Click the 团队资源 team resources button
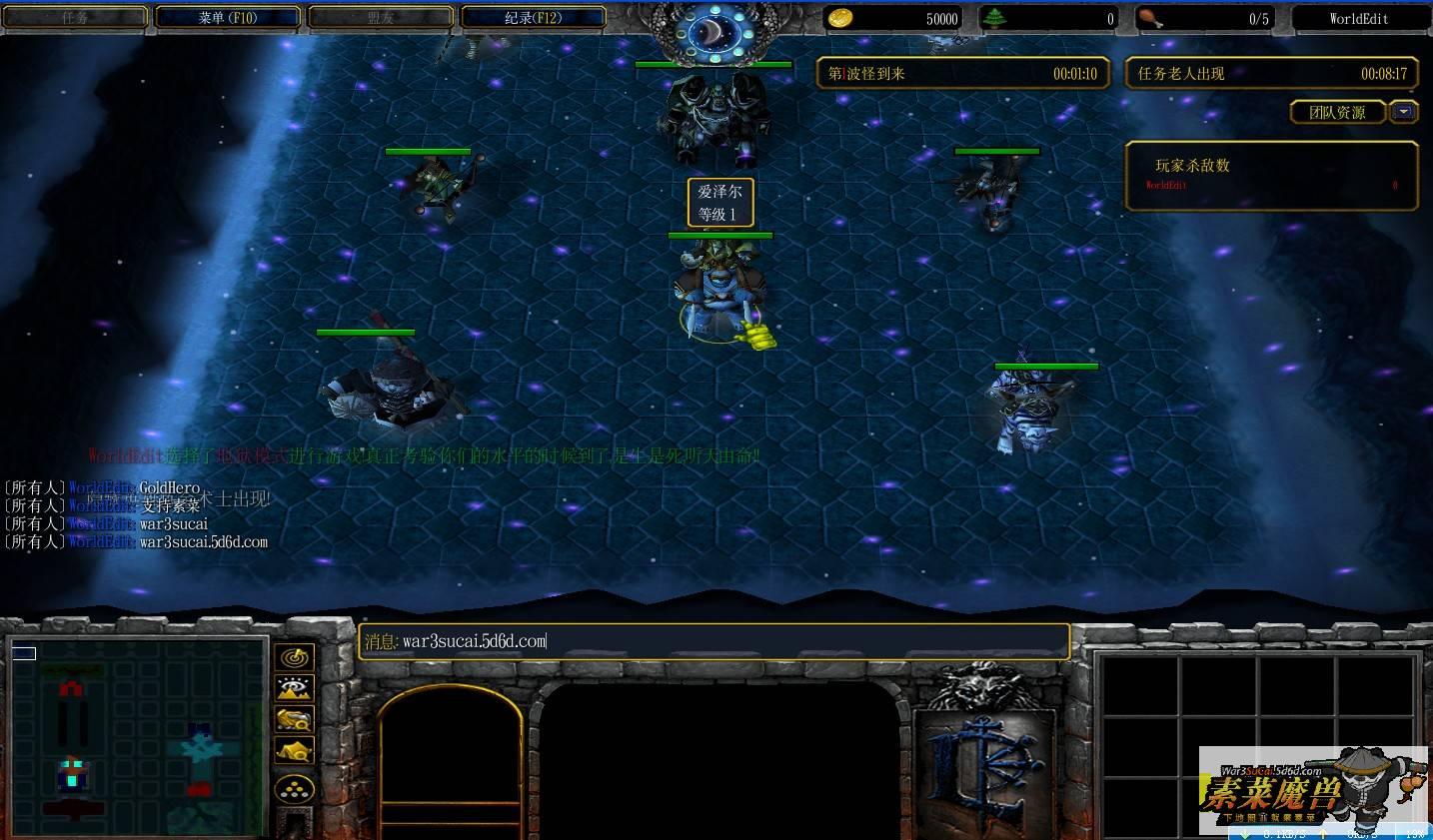The height and width of the screenshot is (840, 1433). coord(1337,113)
